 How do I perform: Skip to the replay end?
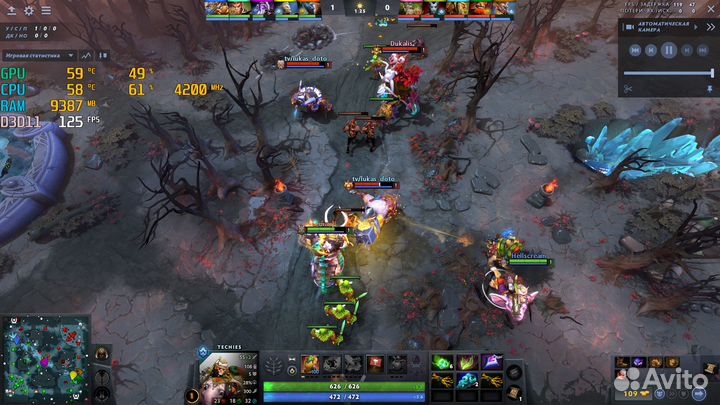point(704,49)
